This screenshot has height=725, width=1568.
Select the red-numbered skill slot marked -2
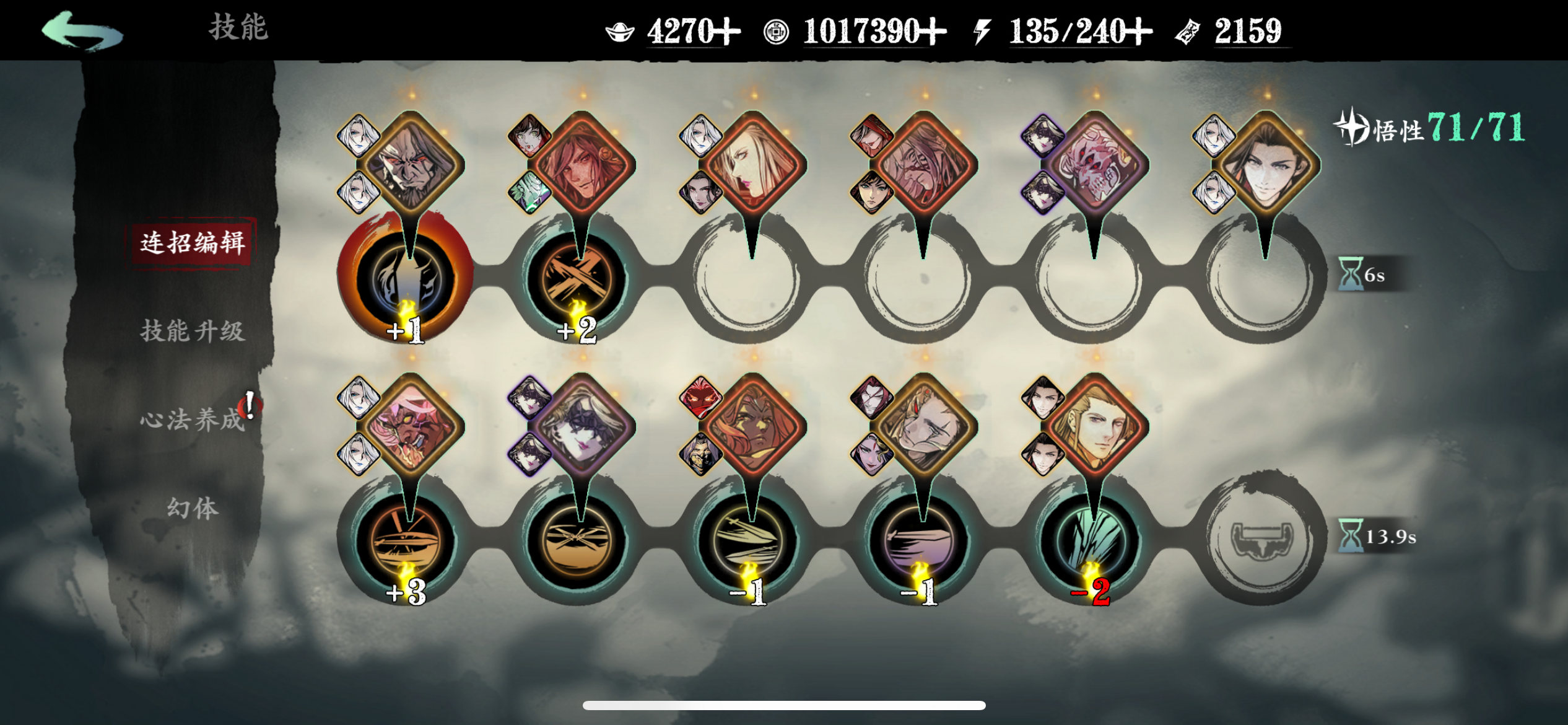click(x=1092, y=540)
